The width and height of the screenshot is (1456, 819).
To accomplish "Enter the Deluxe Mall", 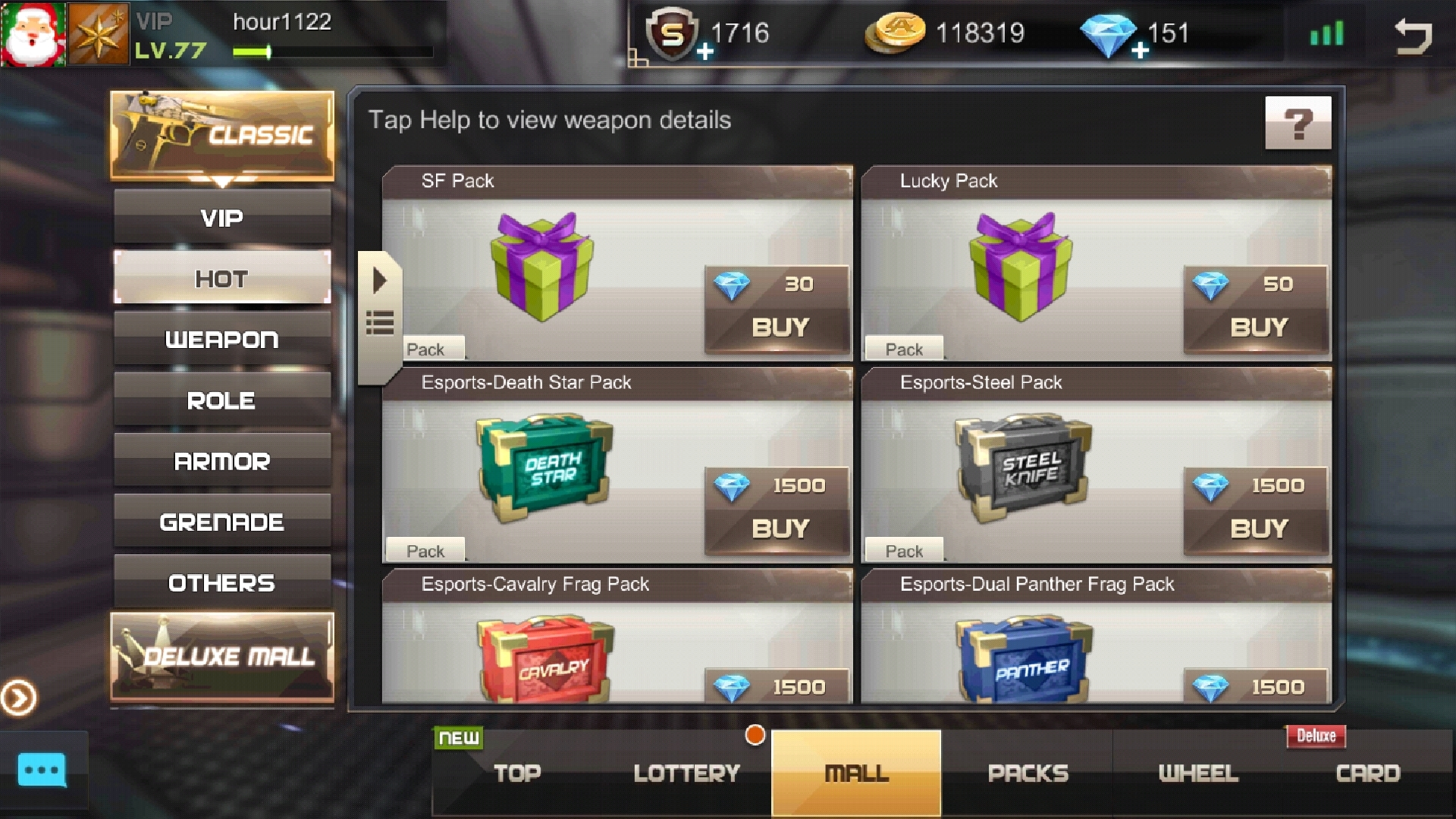I will click(221, 656).
